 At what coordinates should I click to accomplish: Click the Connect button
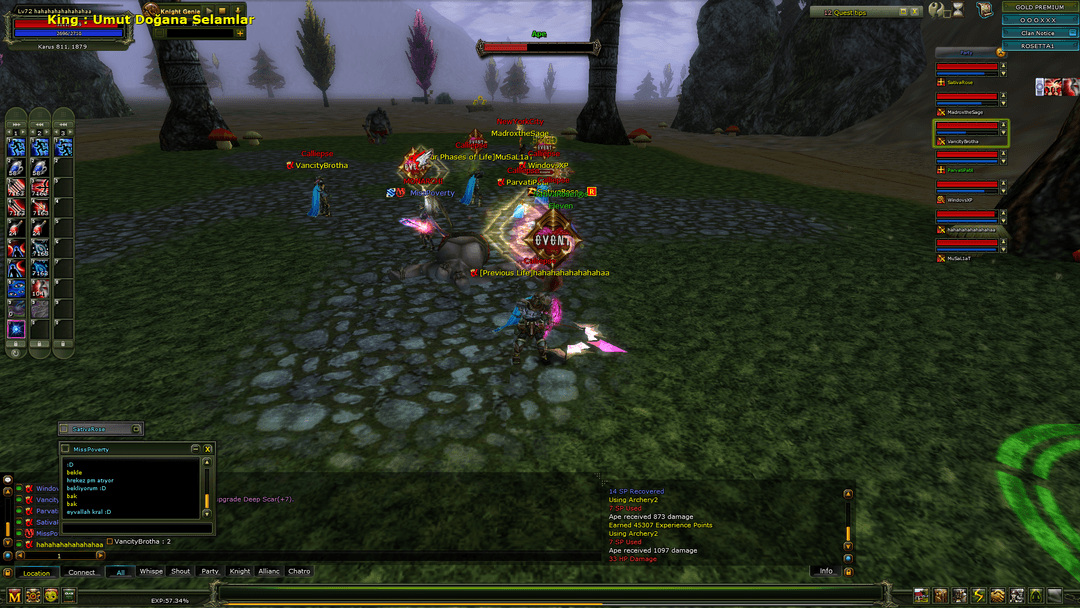coord(82,573)
